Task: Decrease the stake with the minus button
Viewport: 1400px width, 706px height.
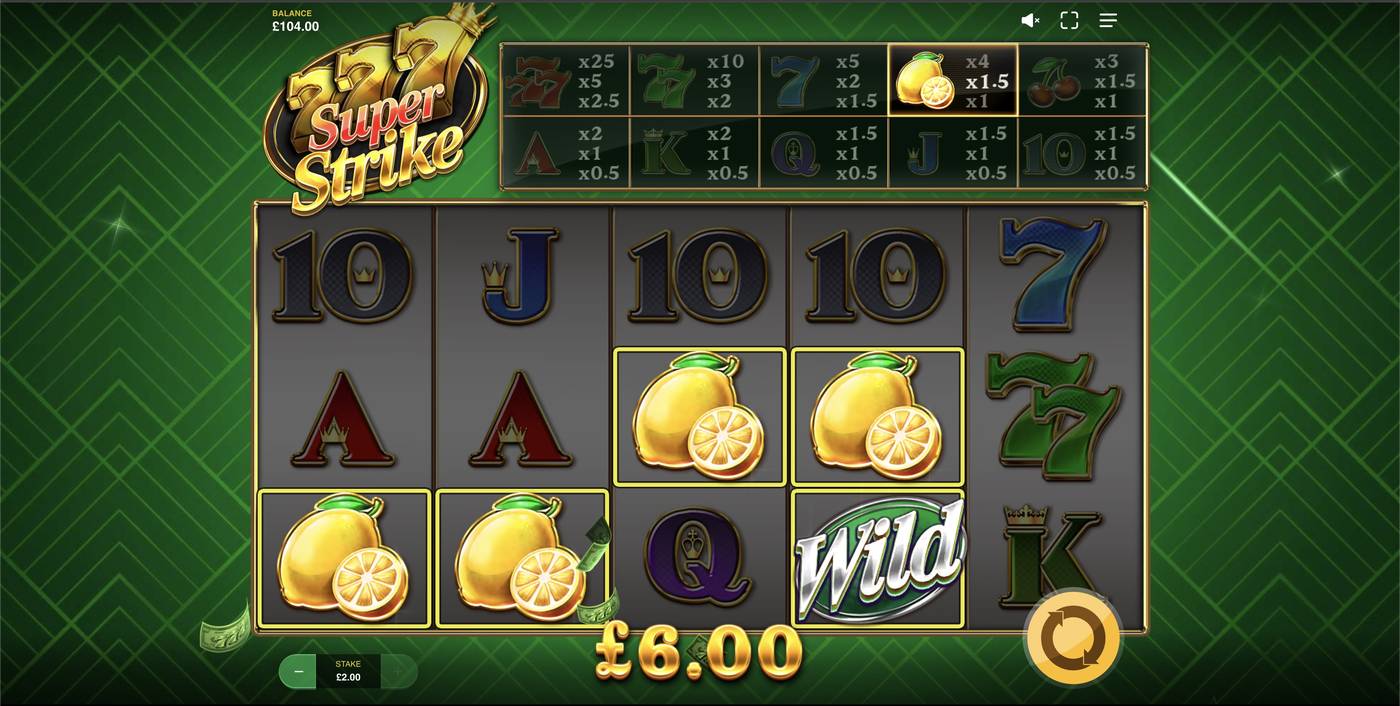Action: (x=298, y=671)
